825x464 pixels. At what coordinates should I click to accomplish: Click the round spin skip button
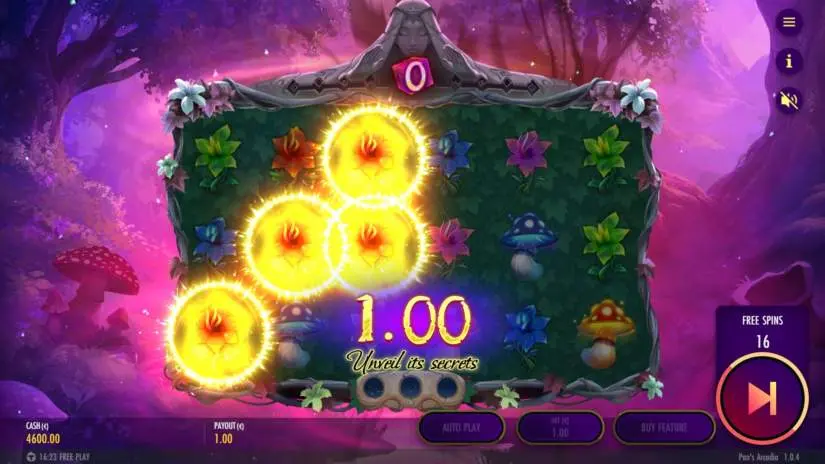pos(763,398)
